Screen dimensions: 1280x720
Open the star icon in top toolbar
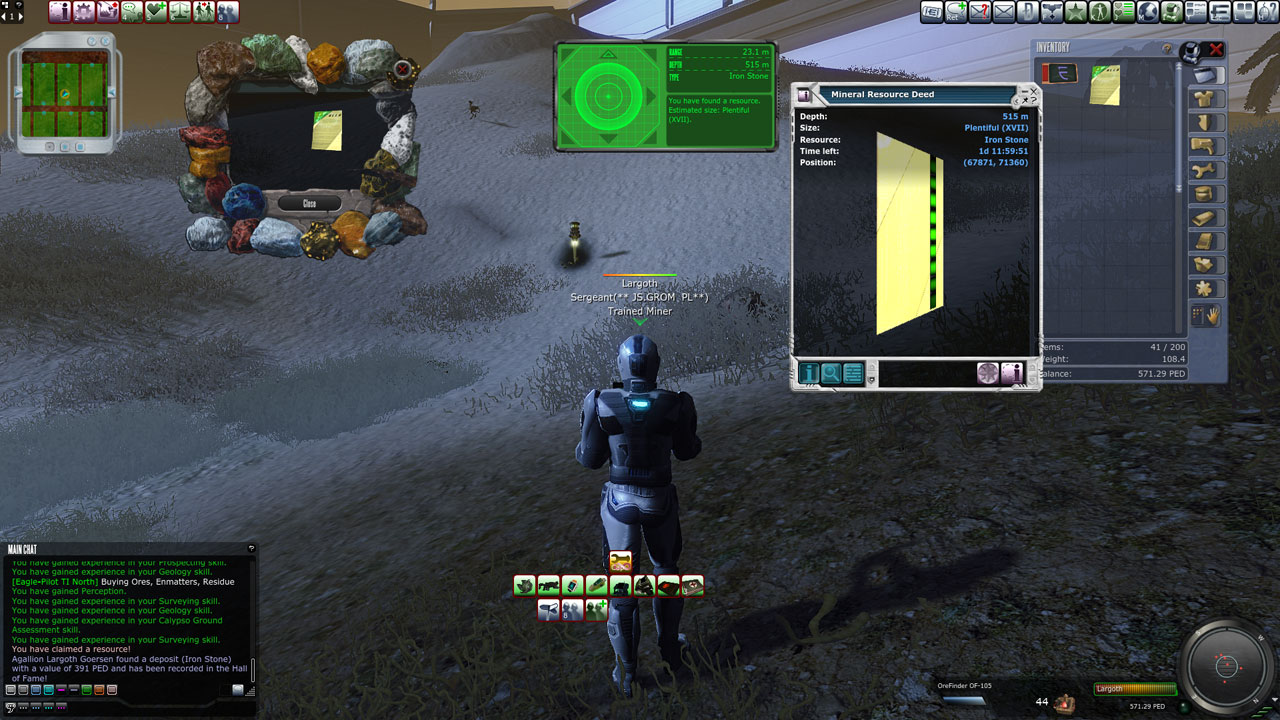coord(1076,12)
